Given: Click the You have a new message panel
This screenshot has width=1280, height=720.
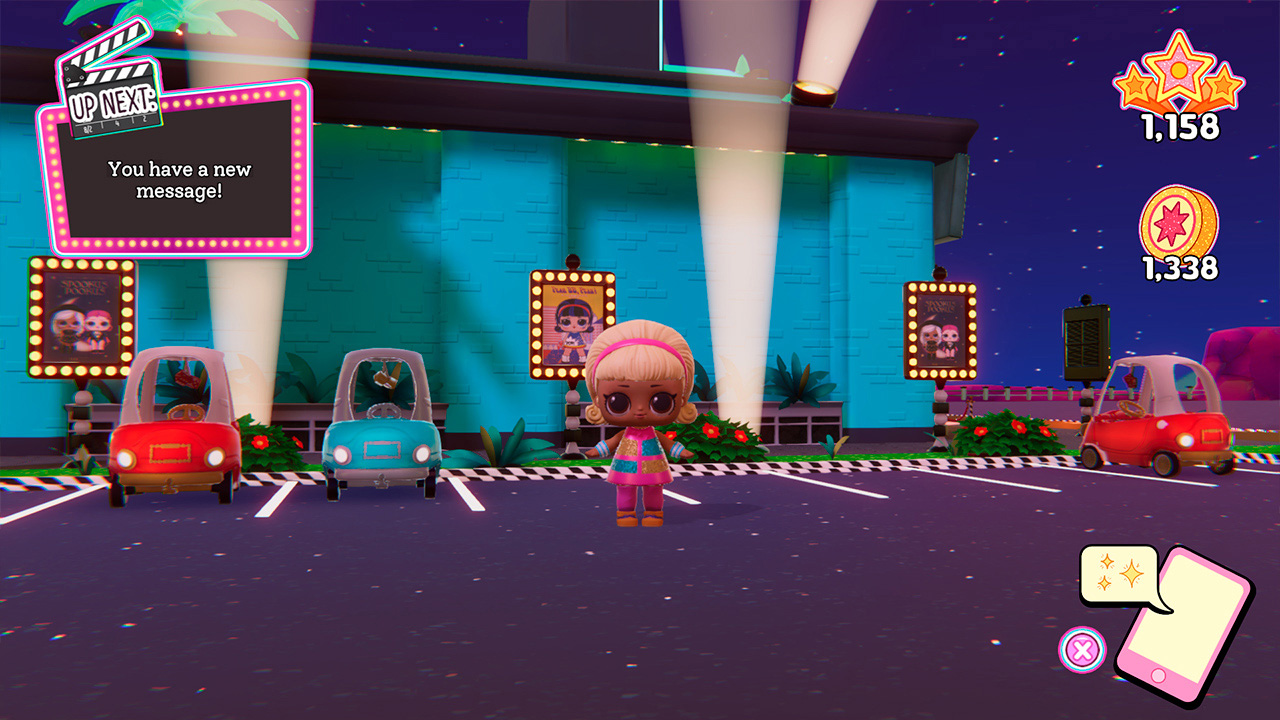Looking at the screenshot, I should 178,180.
